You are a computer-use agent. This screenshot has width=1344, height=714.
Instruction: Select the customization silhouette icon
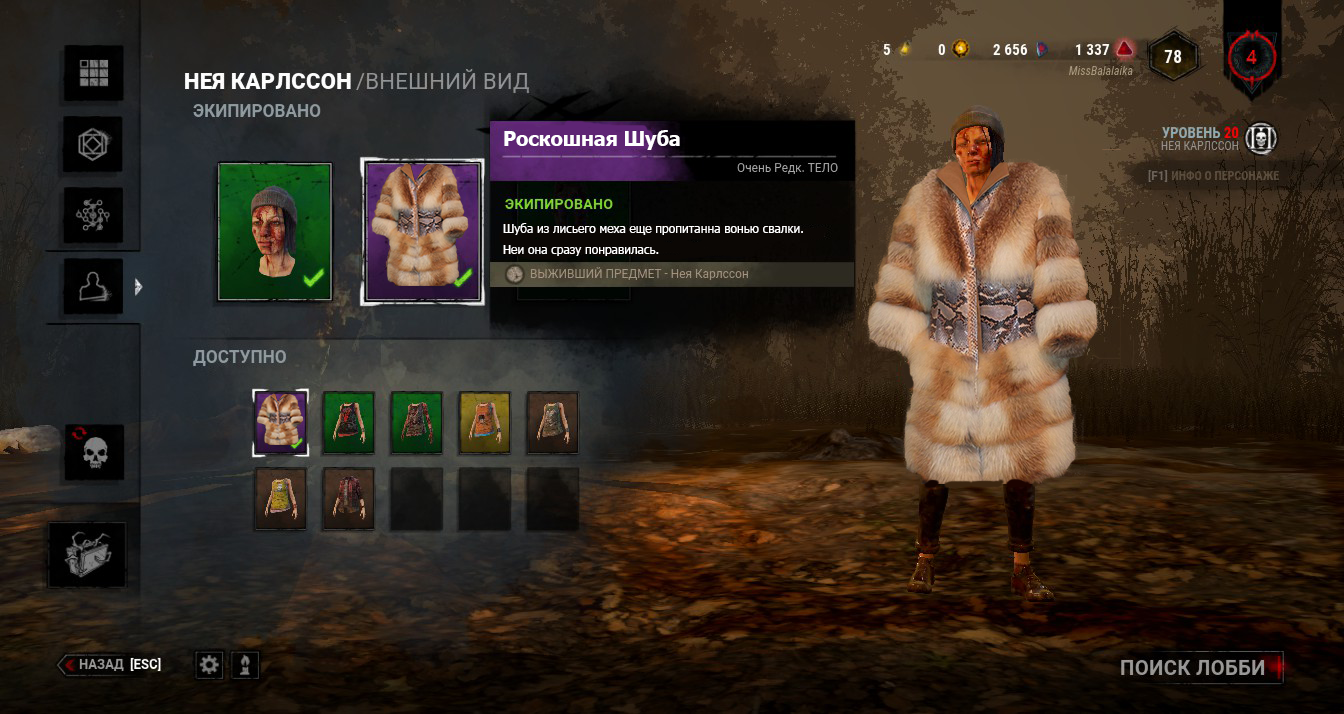coord(94,287)
